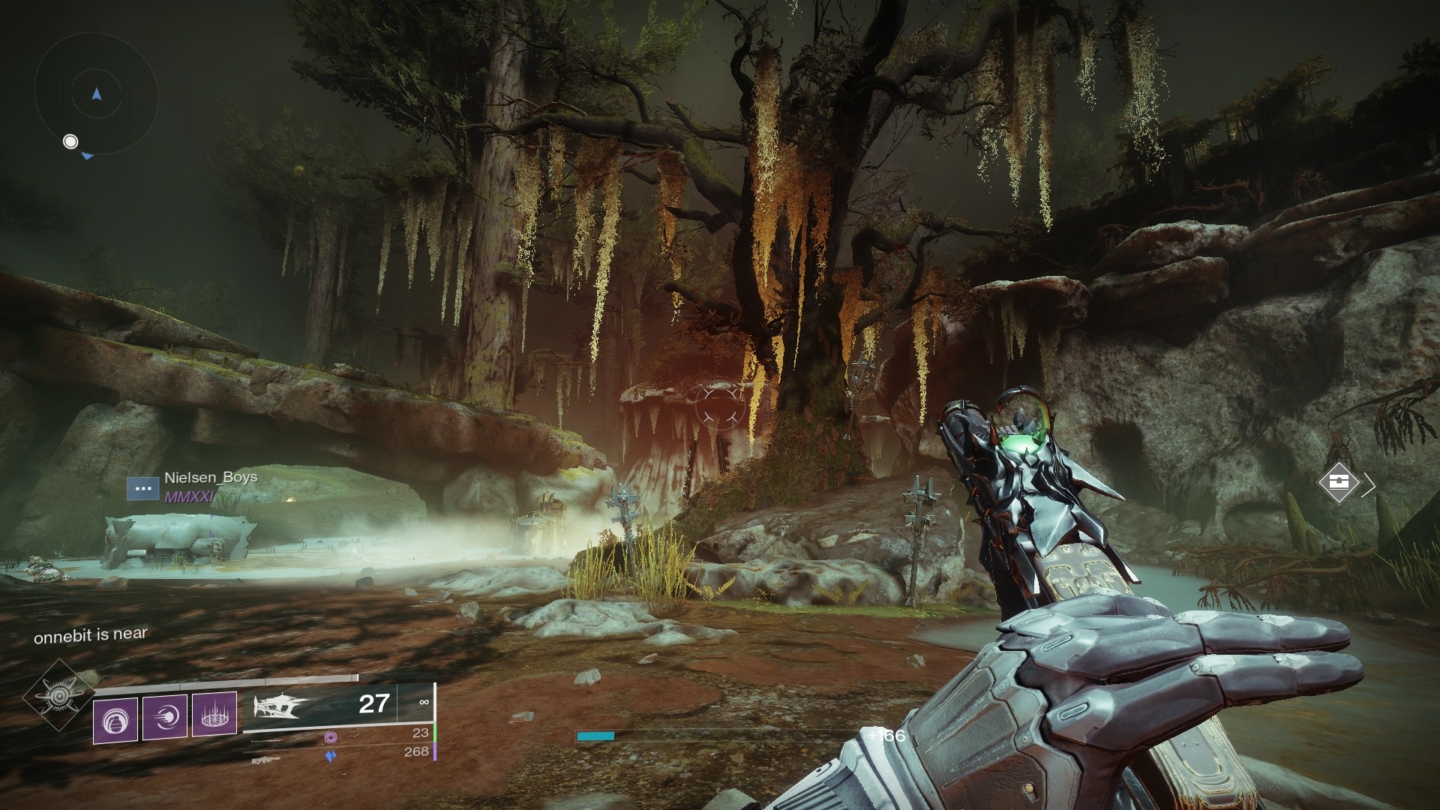1440x810 pixels.
Task: Click the small sniper rifle weapon silhouette
Action: [x=264, y=758]
